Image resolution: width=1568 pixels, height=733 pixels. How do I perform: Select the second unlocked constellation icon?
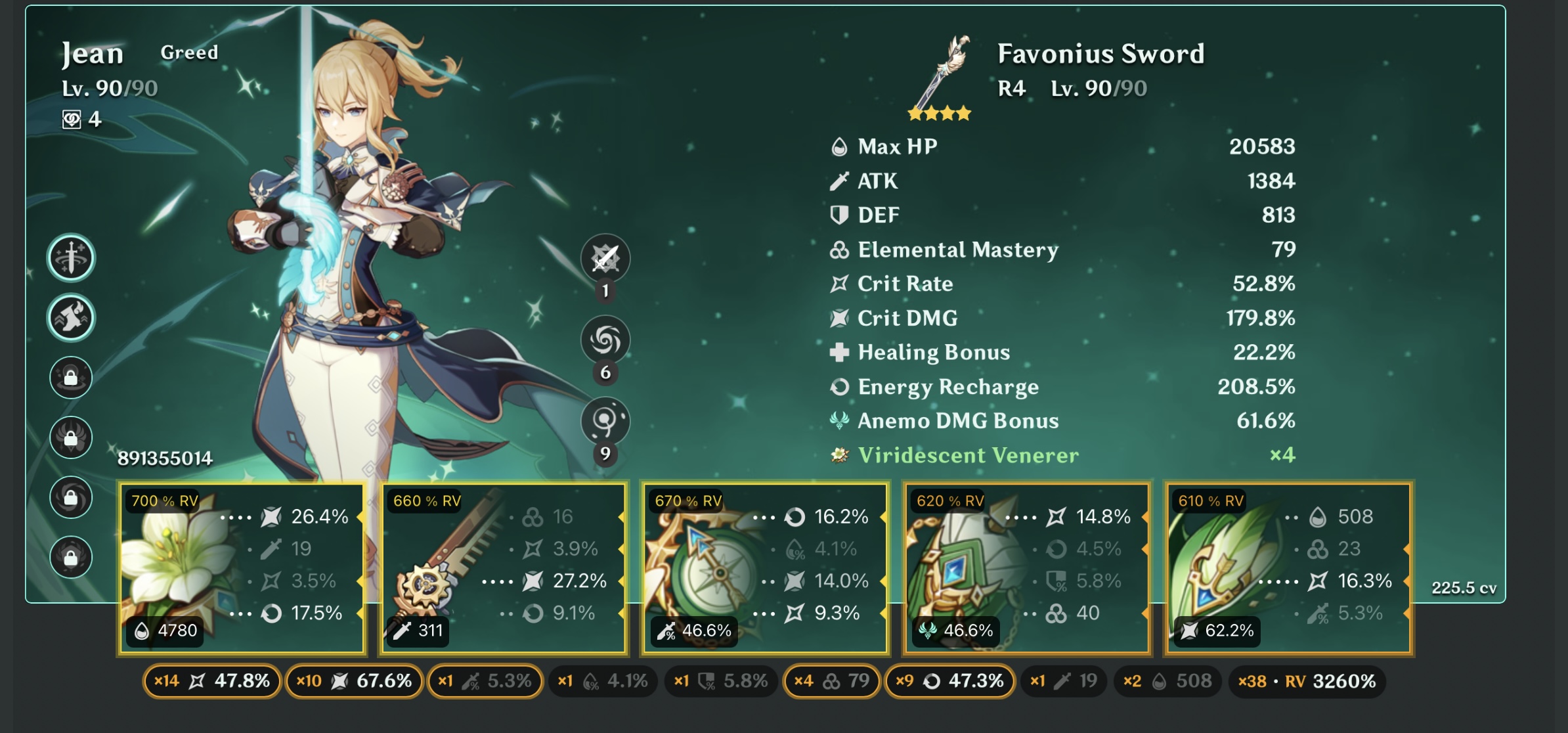[71, 318]
